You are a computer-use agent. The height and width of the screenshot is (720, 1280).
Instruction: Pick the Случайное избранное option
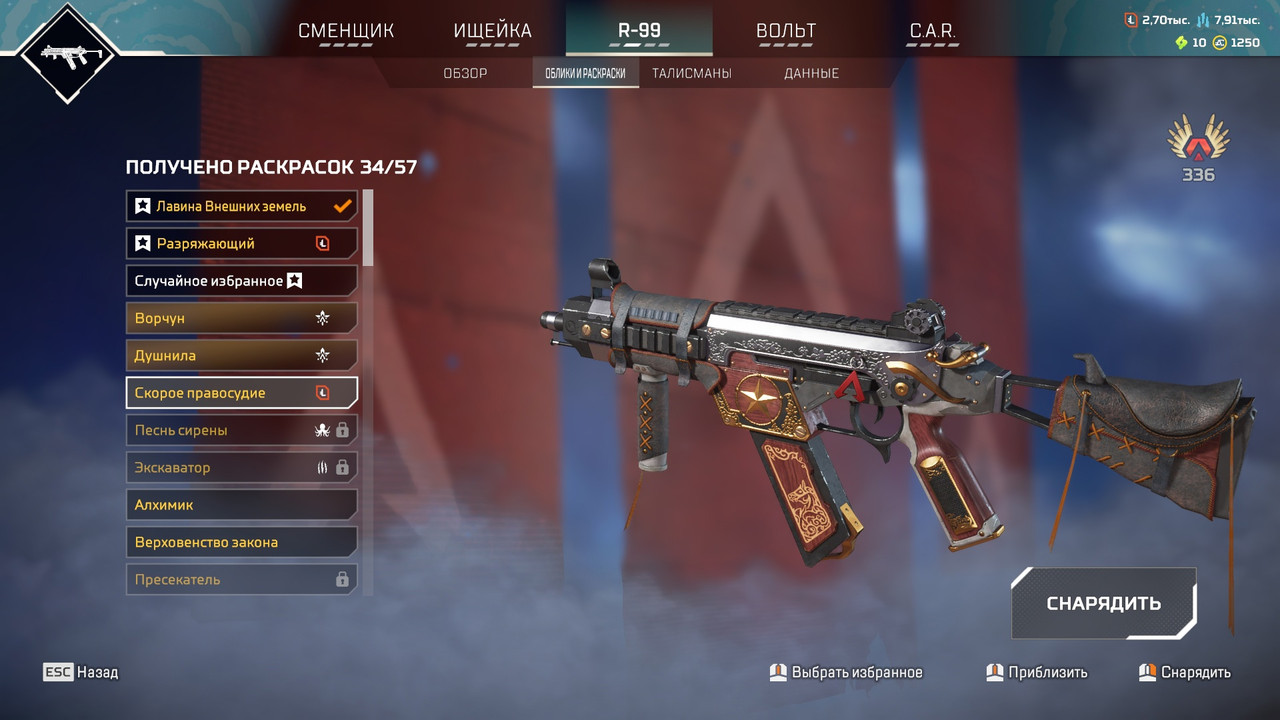click(x=242, y=281)
